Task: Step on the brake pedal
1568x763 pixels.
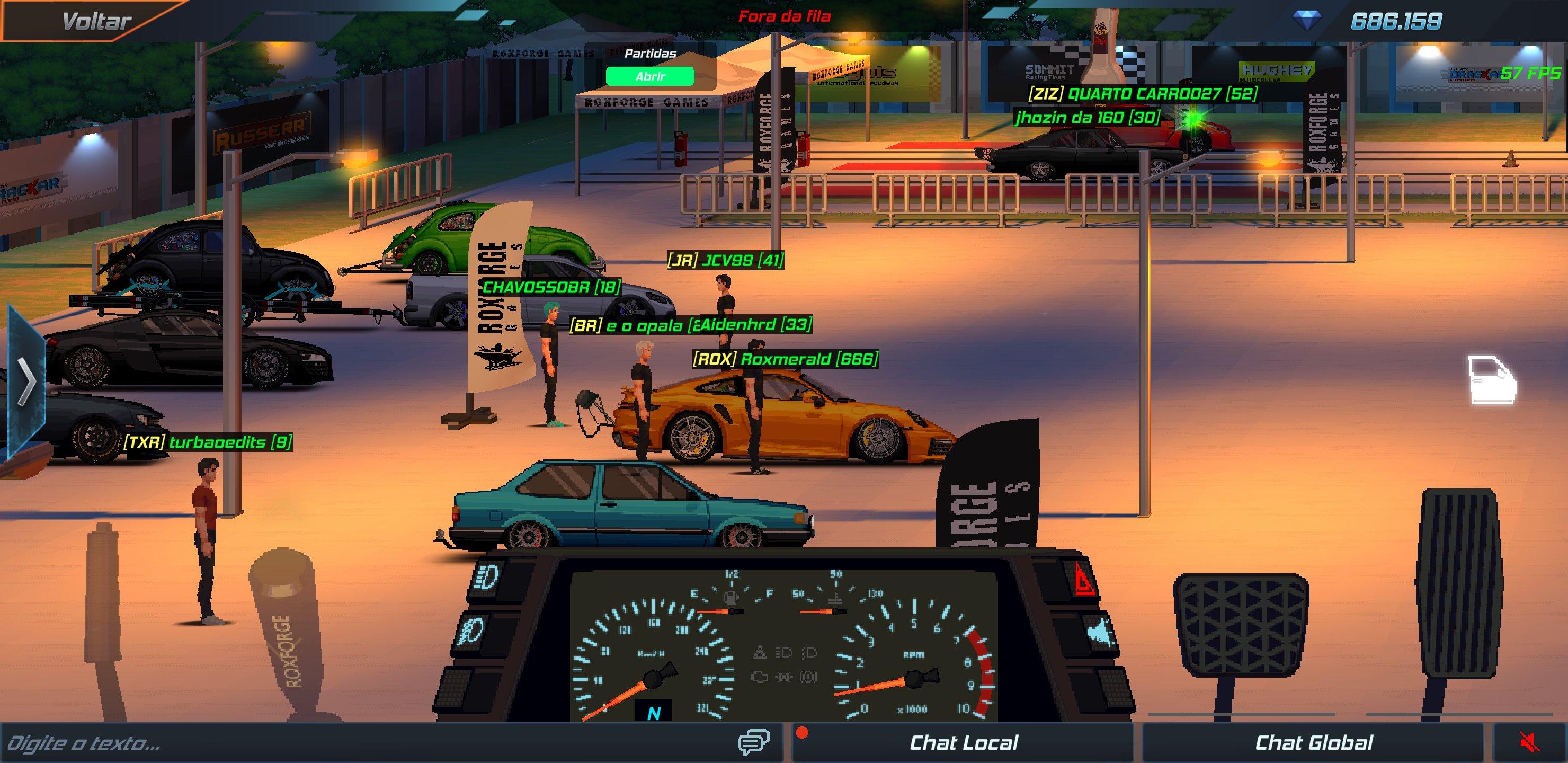Action: click(x=1240, y=621)
